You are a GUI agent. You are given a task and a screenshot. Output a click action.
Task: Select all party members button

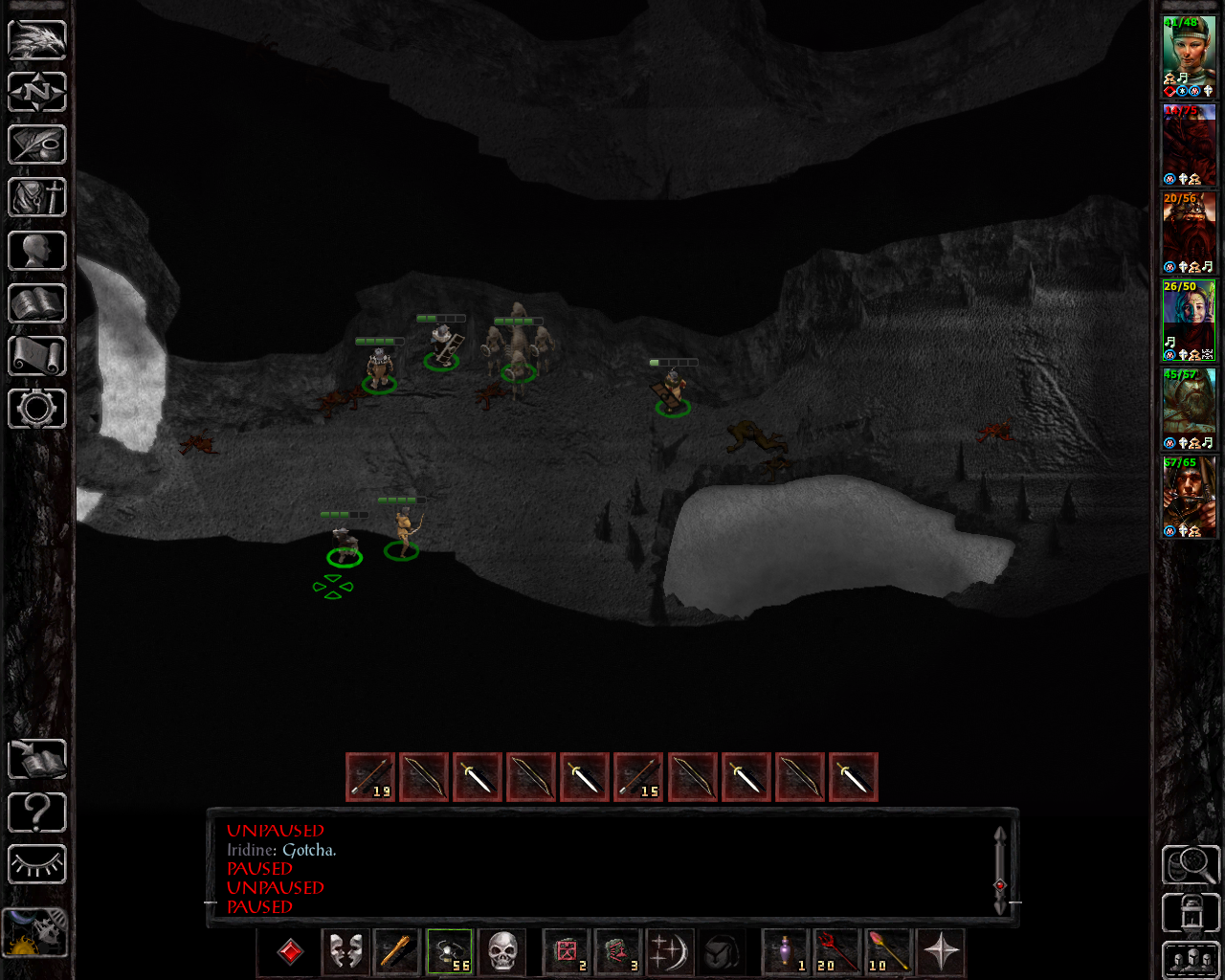[1190, 960]
